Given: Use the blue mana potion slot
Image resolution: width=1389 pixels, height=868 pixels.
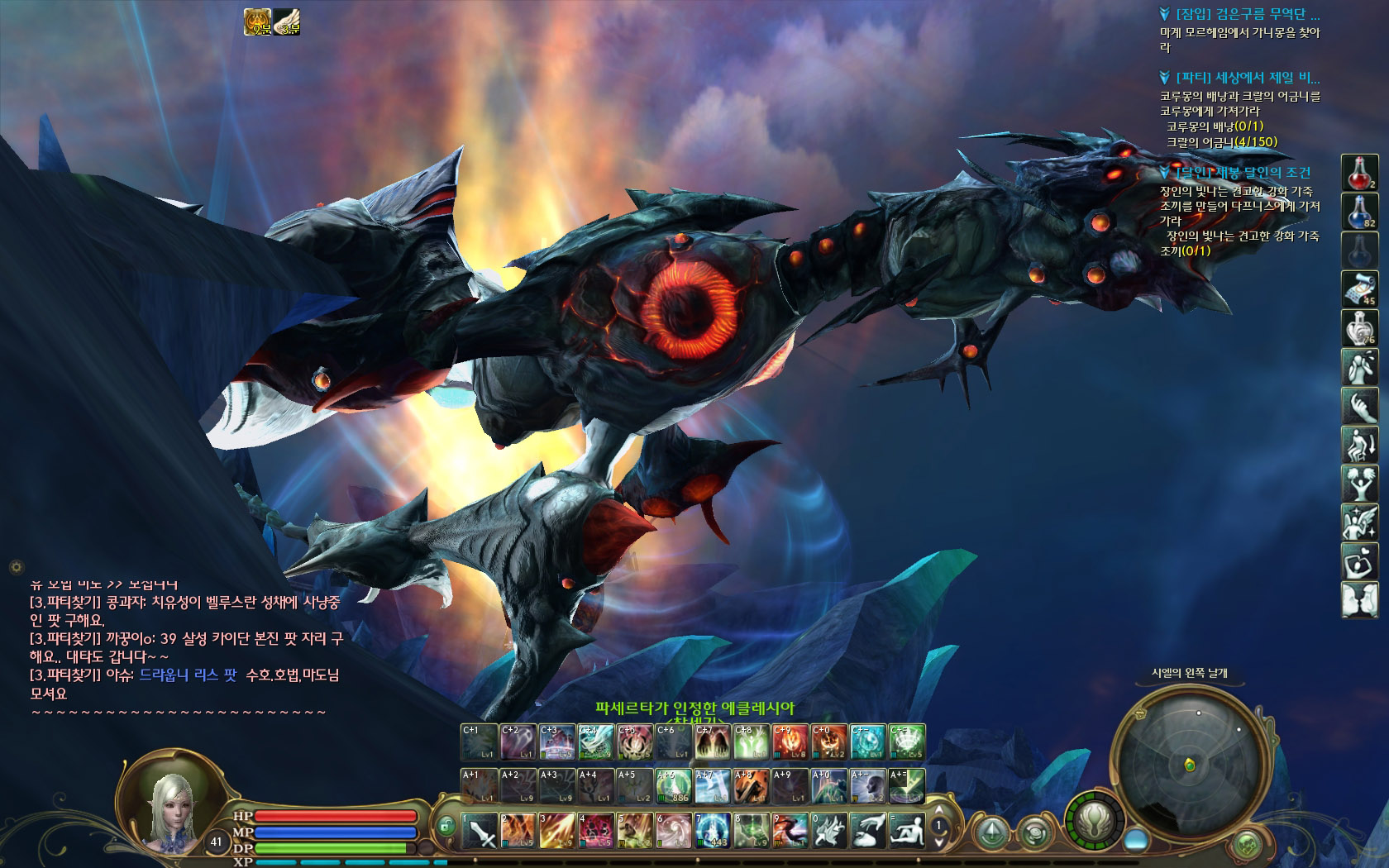Looking at the screenshot, I should coord(1359,211).
